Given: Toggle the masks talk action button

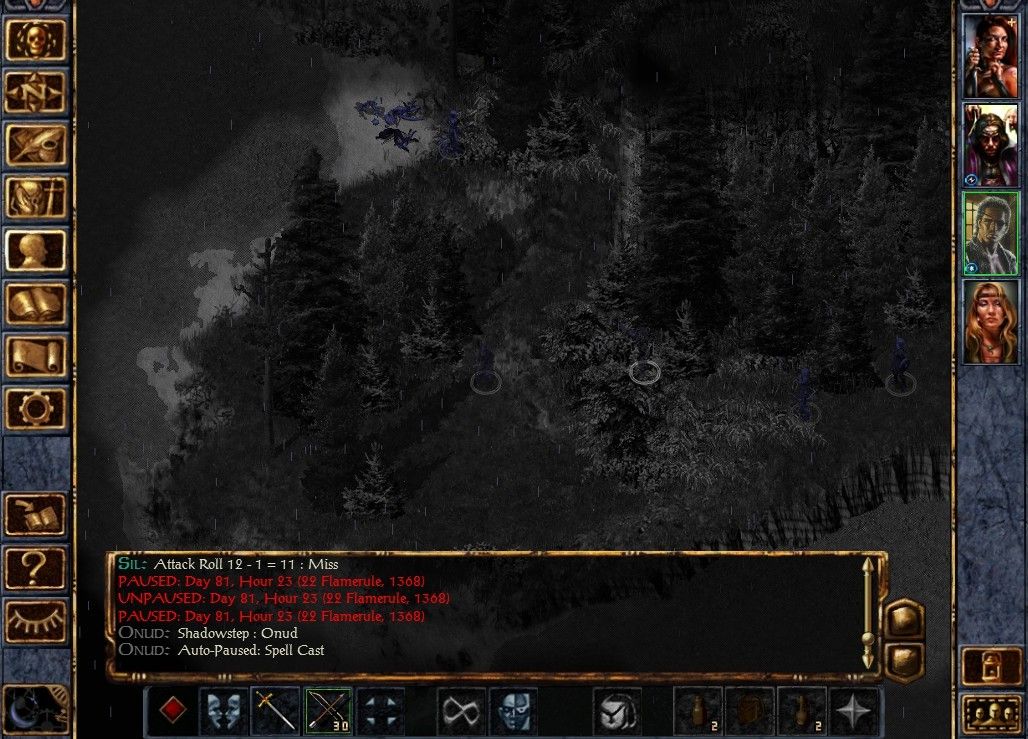Looking at the screenshot, I should pyautogui.click(x=223, y=711).
